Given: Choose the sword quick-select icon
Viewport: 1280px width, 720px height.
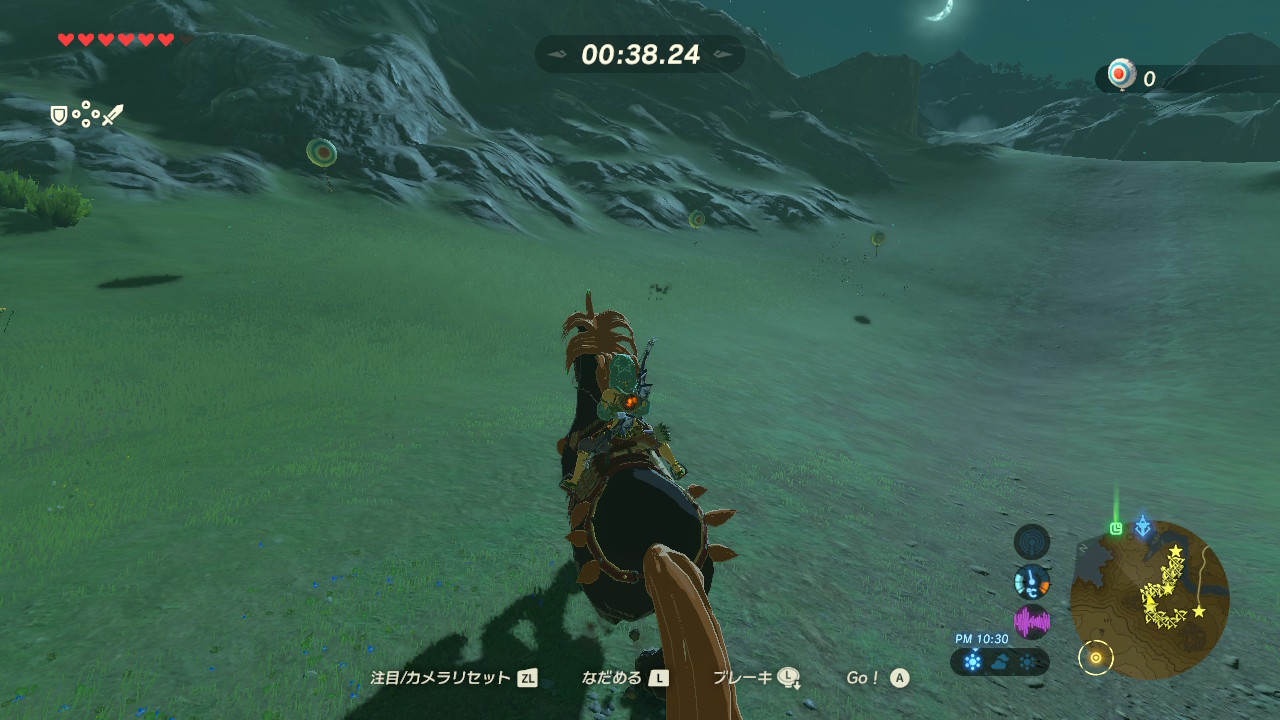Looking at the screenshot, I should click(112, 116).
